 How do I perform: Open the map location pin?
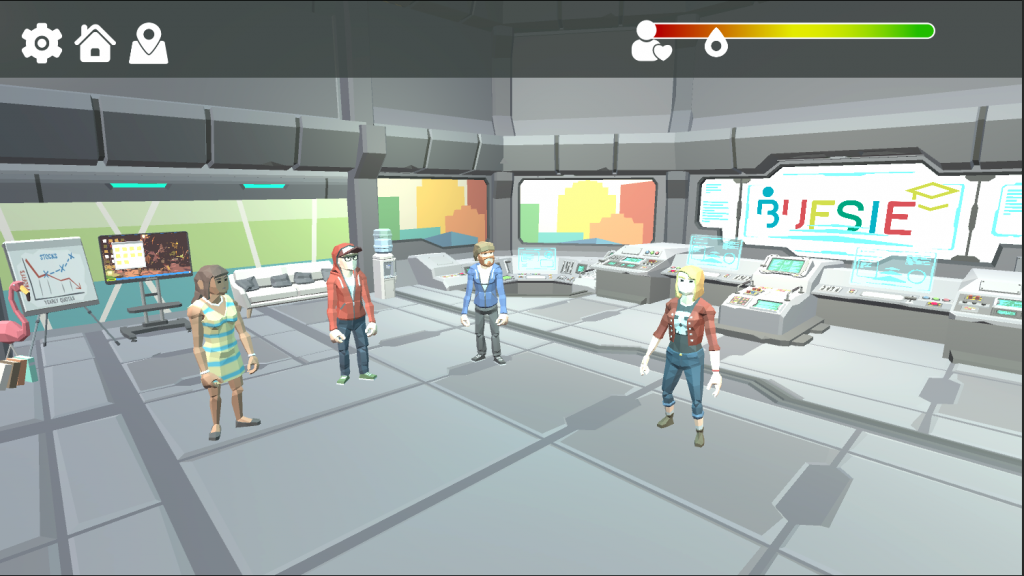click(148, 44)
